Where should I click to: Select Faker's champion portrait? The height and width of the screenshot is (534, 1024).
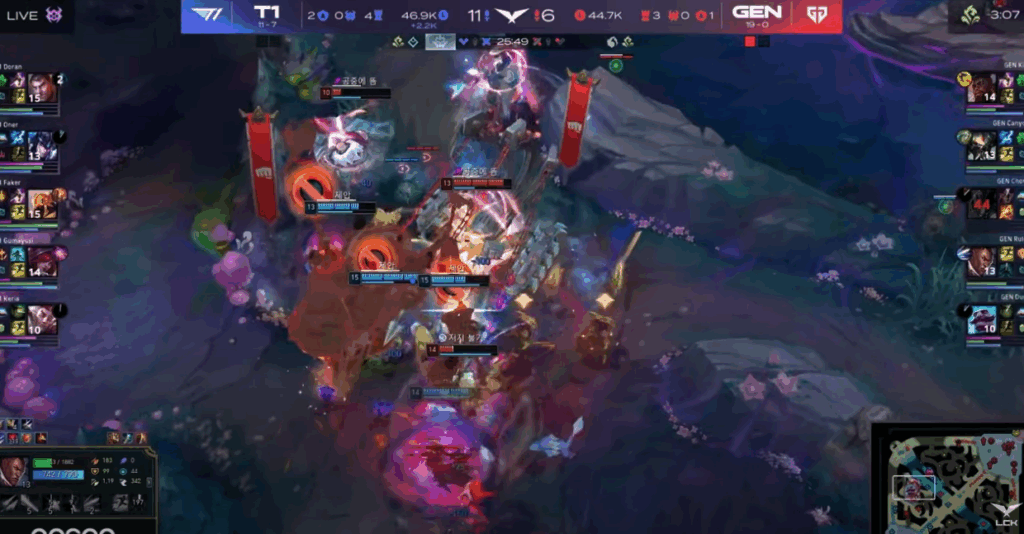[x=41, y=204]
